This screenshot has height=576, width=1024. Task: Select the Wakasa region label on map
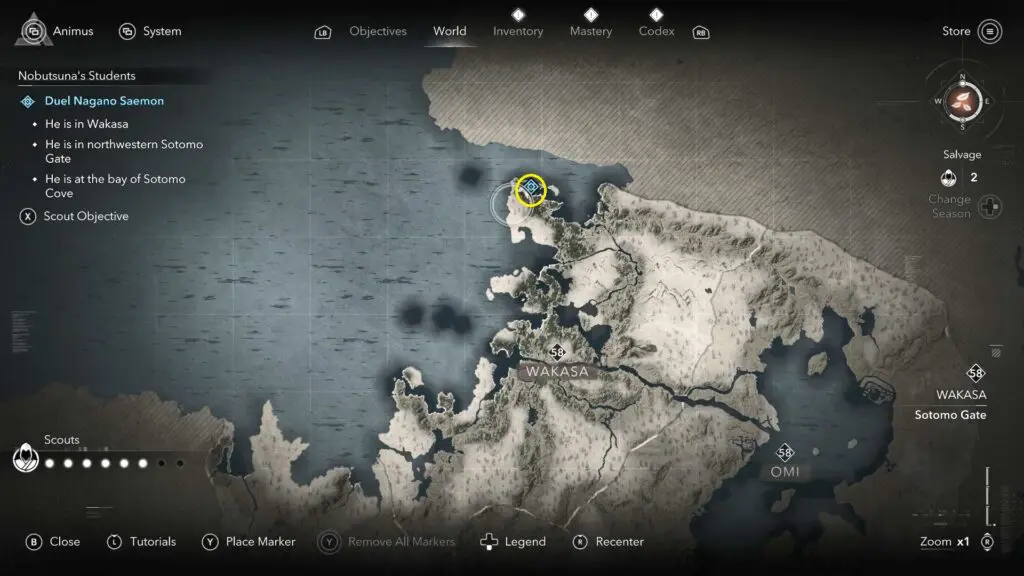pyautogui.click(x=557, y=371)
